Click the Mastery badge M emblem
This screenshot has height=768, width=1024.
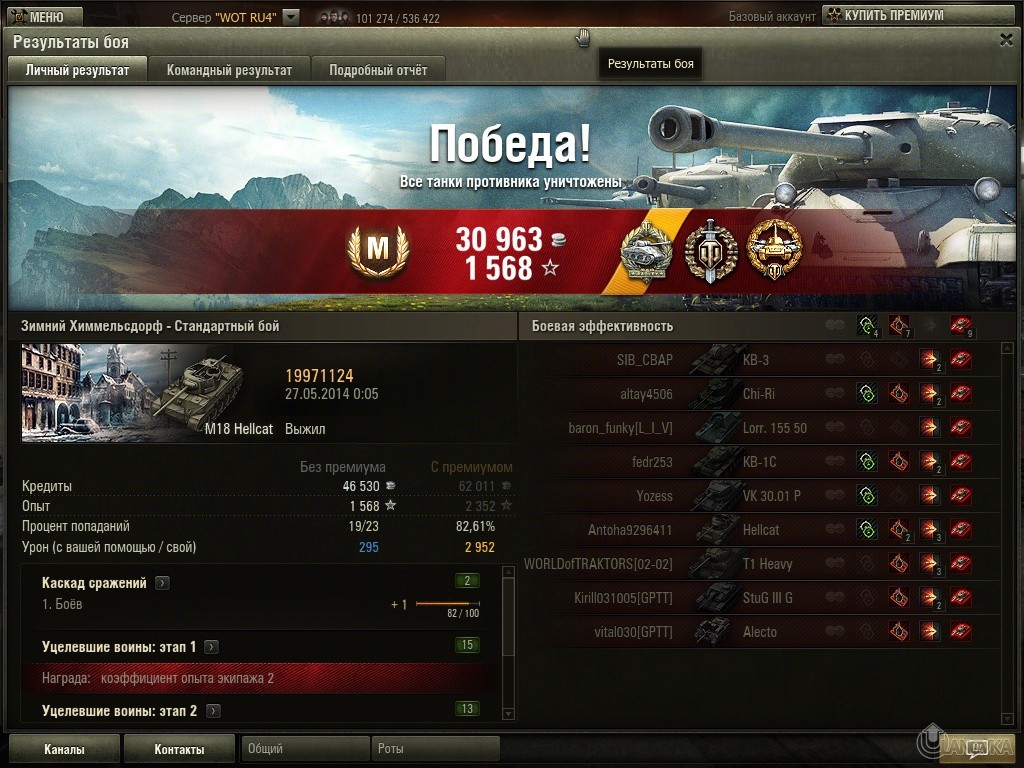click(x=378, y=250)
